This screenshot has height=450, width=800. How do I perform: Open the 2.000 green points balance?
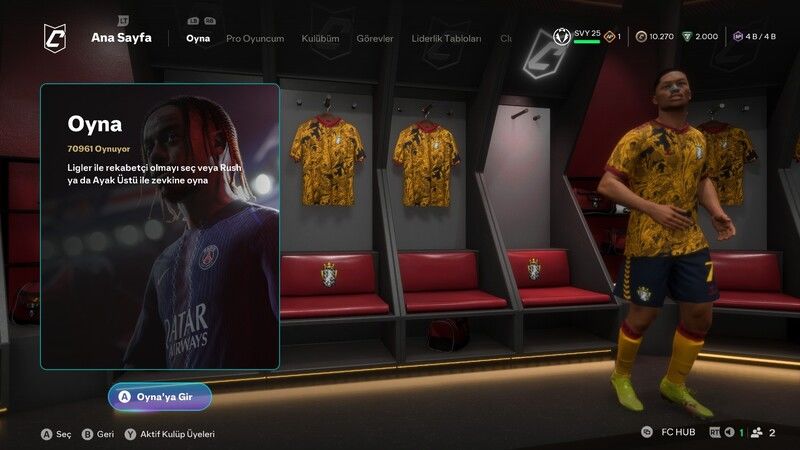700,37
